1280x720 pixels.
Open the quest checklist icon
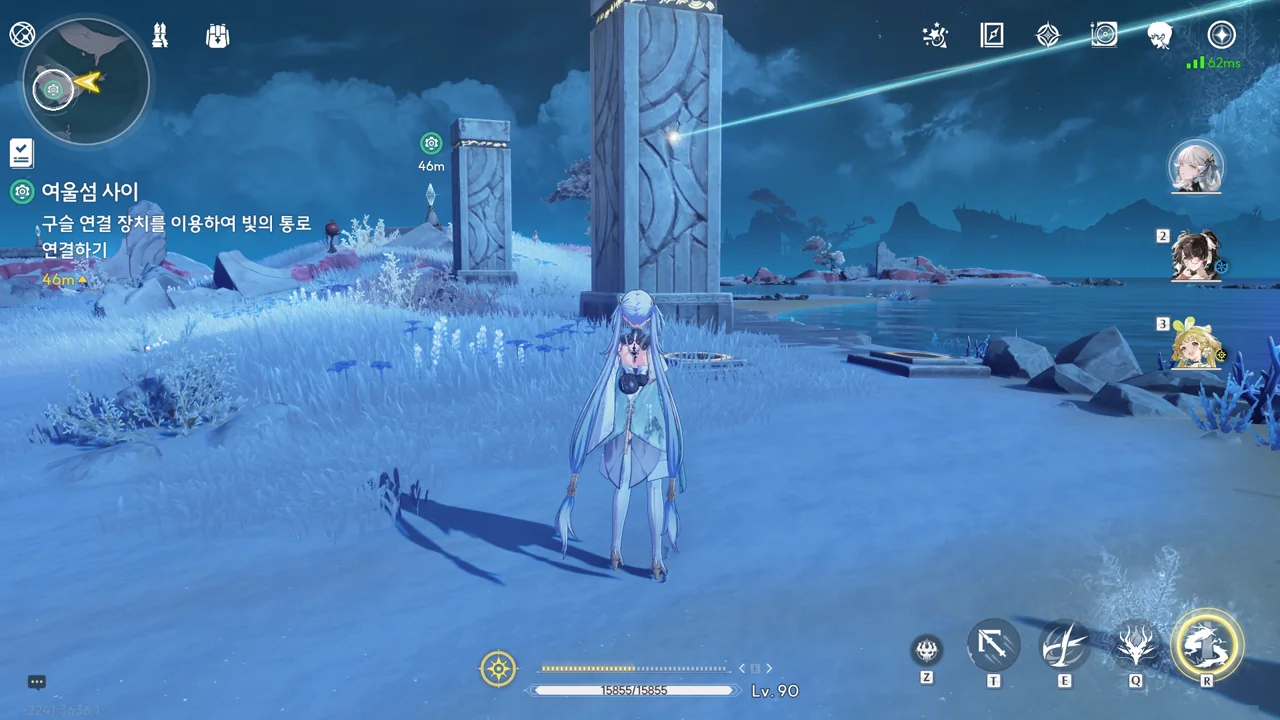(21, 153)
